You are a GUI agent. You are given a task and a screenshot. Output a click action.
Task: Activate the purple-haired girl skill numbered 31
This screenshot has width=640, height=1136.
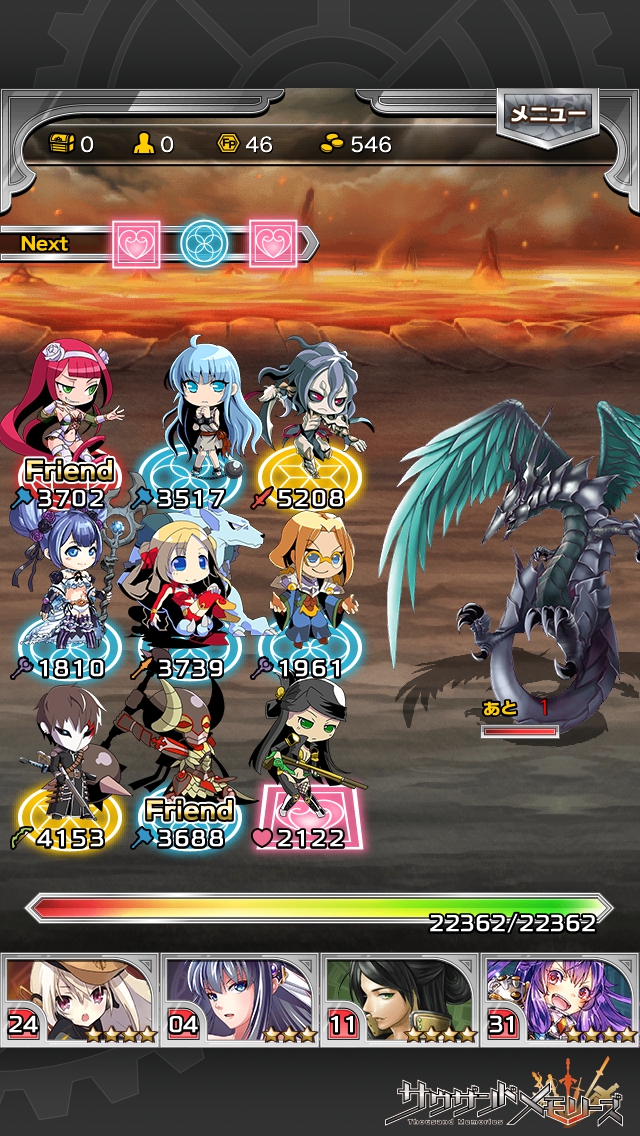point(560,1000)
